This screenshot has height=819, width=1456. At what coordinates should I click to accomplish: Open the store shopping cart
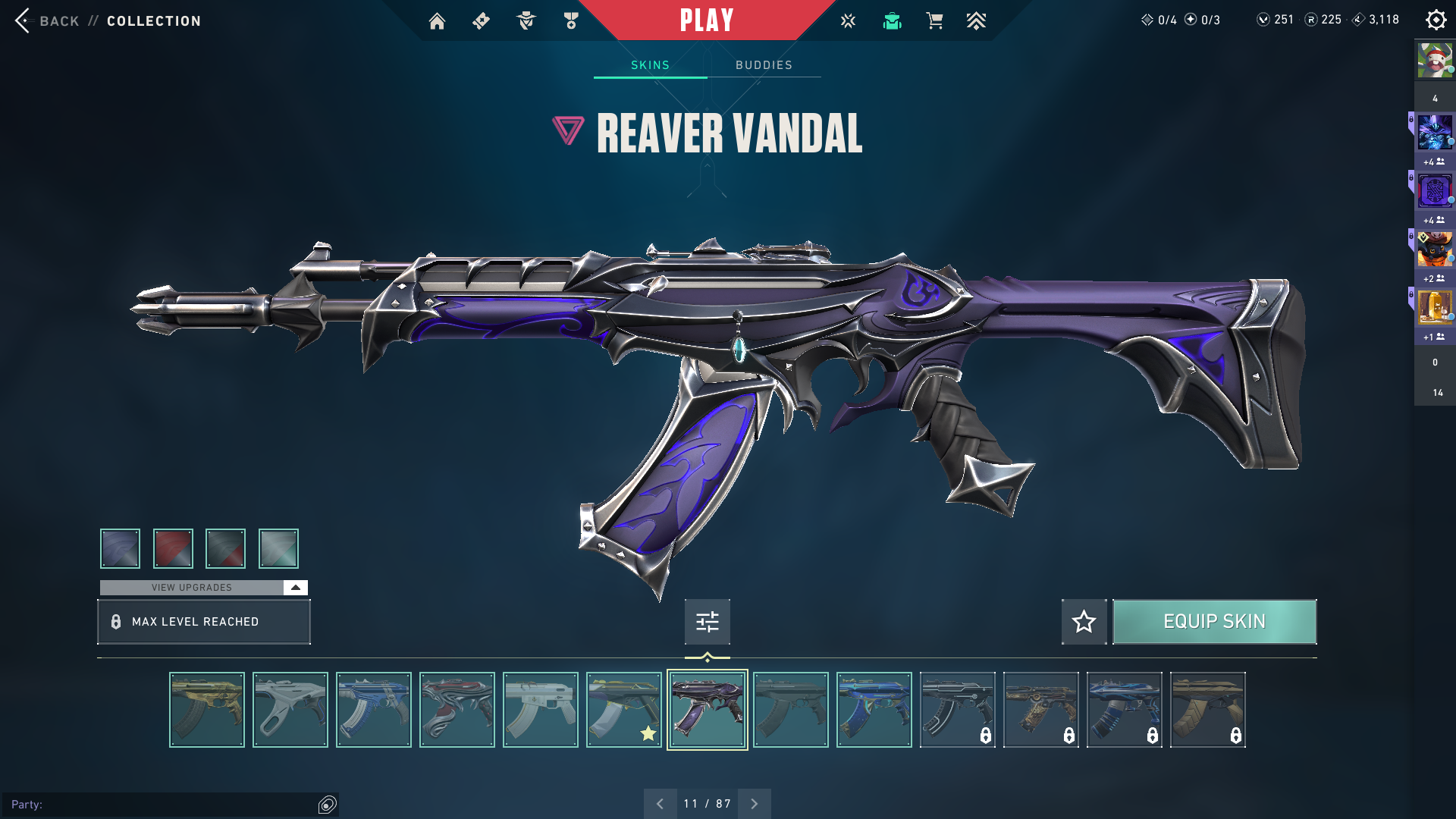pos(934,21)
